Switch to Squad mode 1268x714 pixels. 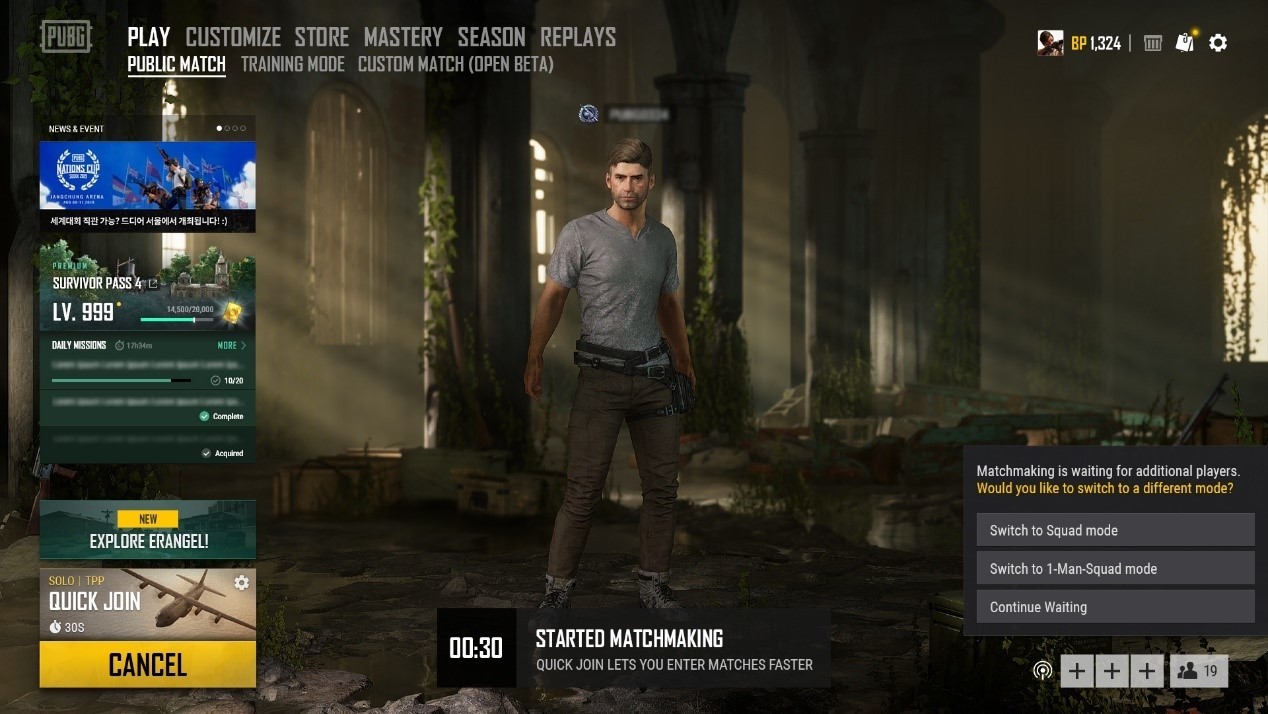coord(1115,530)
